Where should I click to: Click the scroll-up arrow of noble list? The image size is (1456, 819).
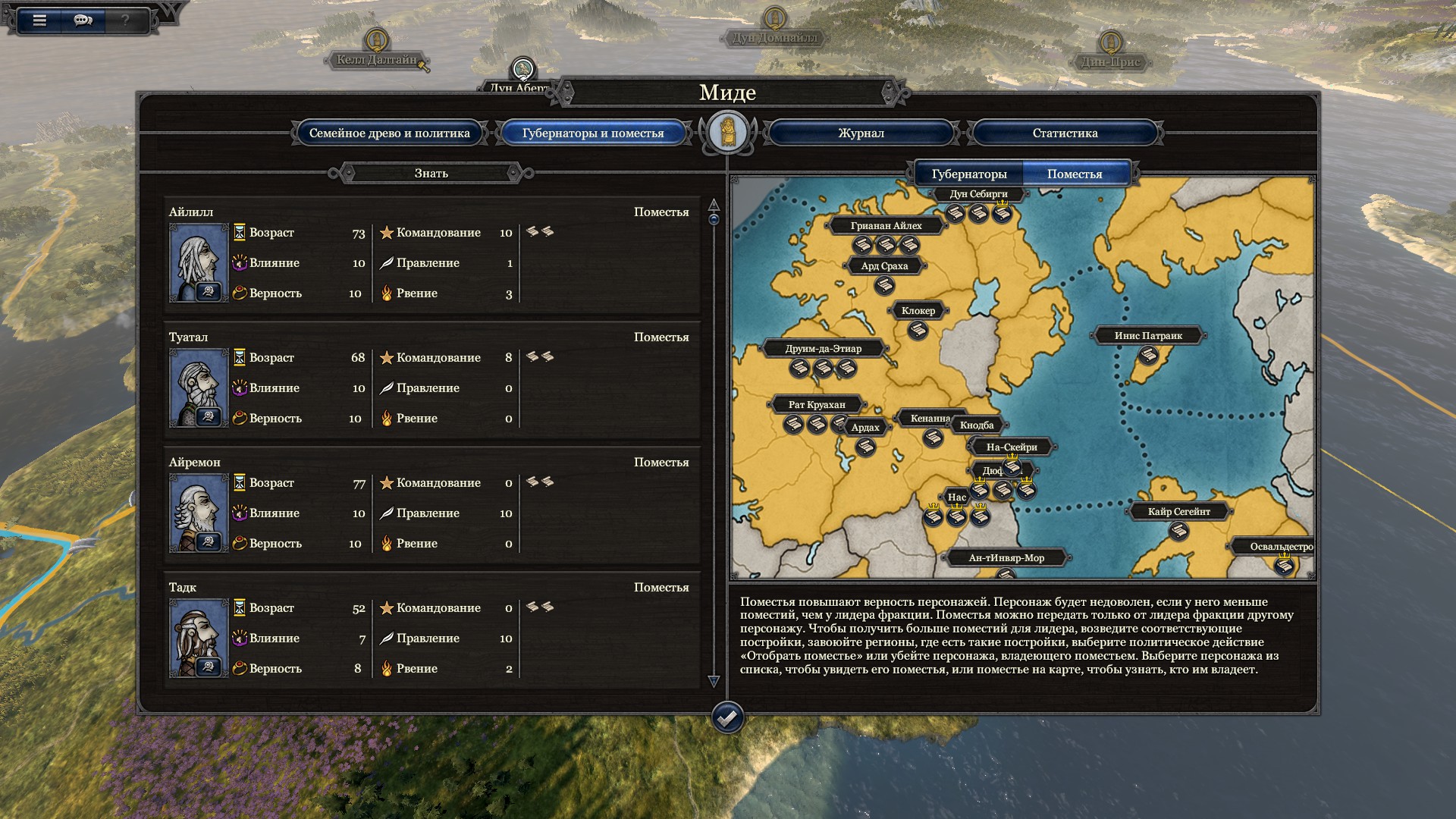click(x=714, y=205)
